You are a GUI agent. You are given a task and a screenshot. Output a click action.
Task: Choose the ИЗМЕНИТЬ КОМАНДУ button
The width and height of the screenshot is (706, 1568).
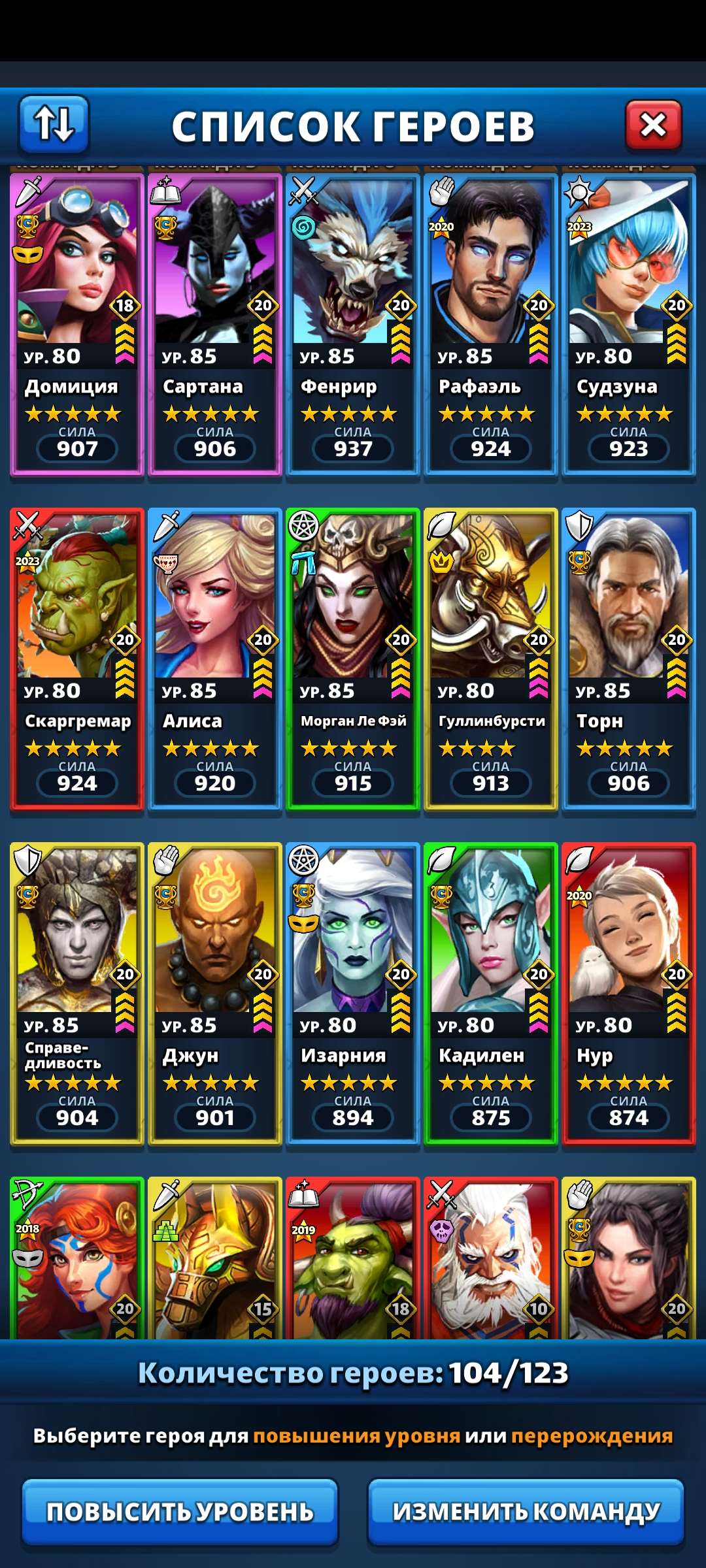point(526,1511)
